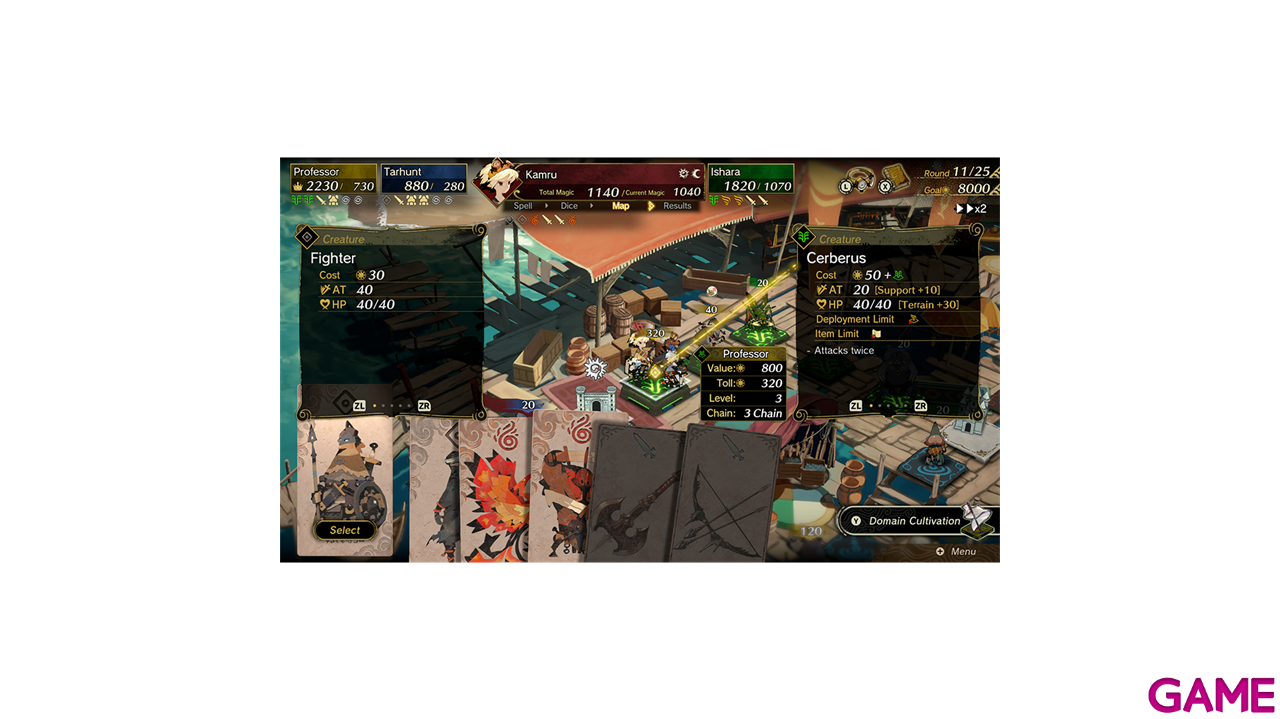Click the Select button on Fighter card

coord(345,530)
